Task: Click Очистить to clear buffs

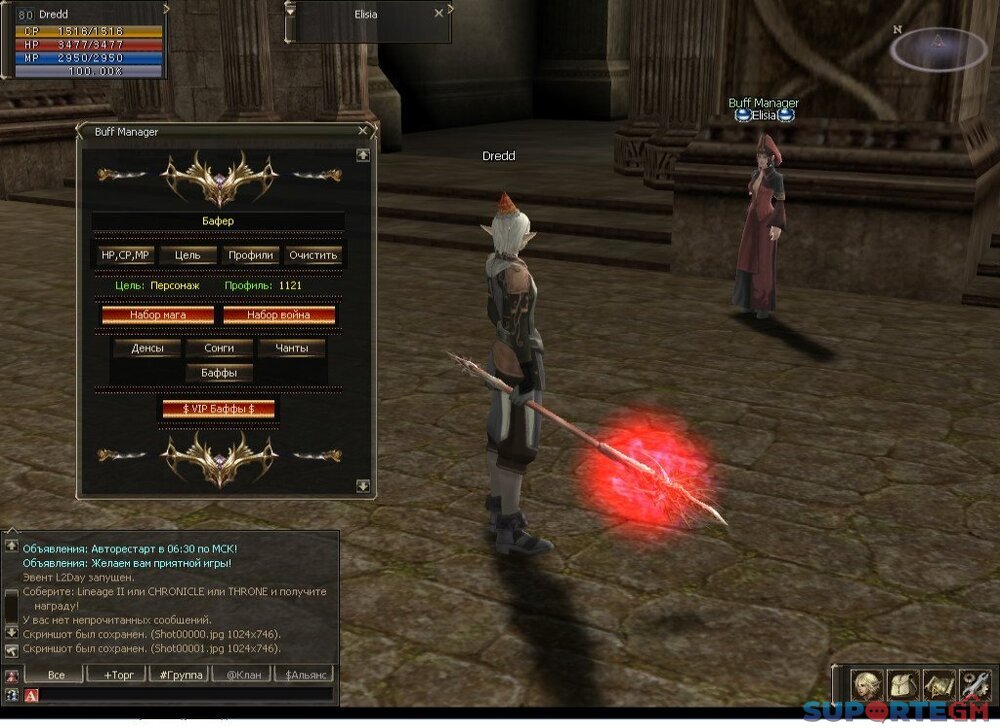Action: coord(314,255)
